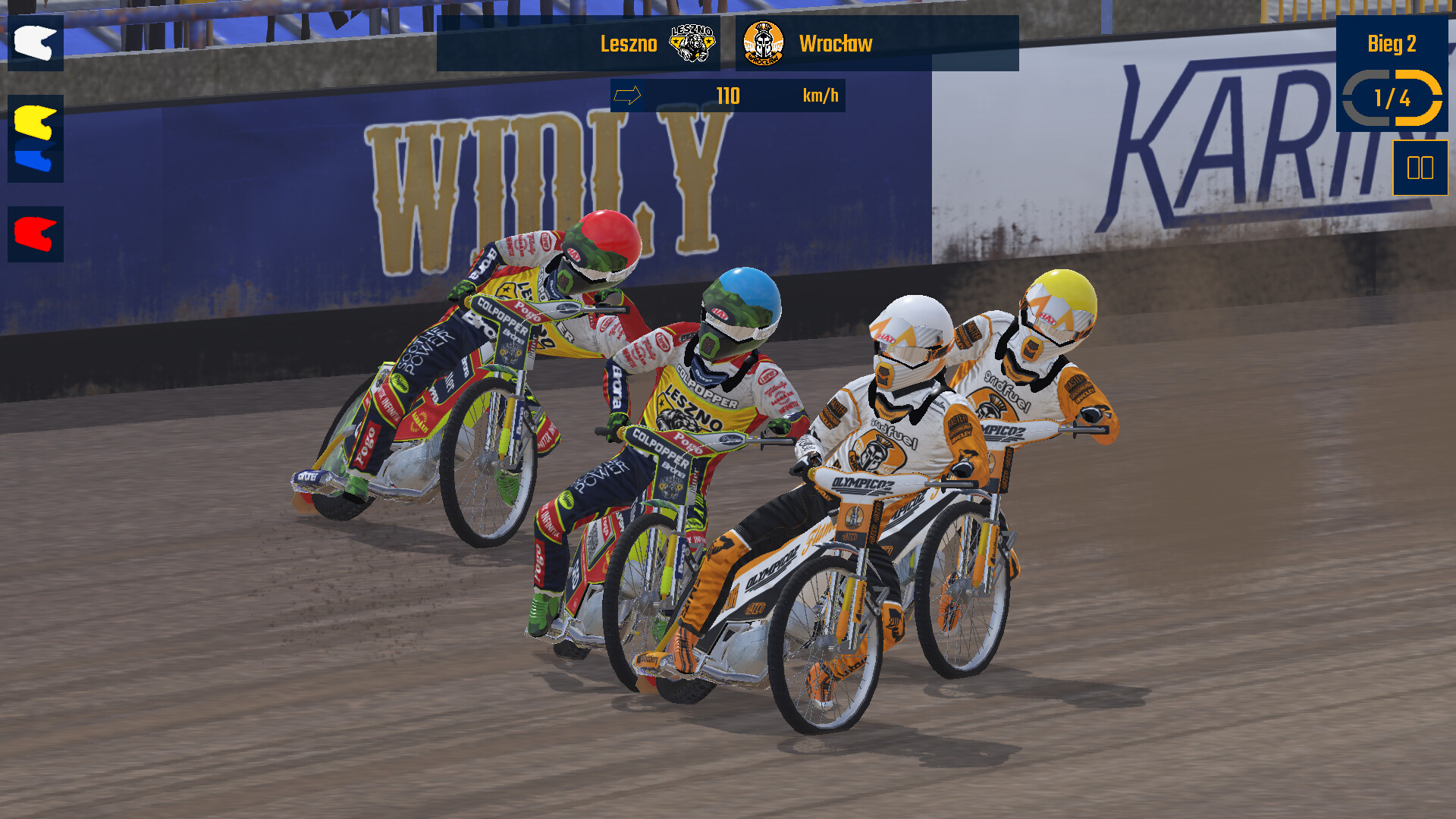Click the Wrocław spartan team logo
The image size is (1456, 819).
pos(764,45)
